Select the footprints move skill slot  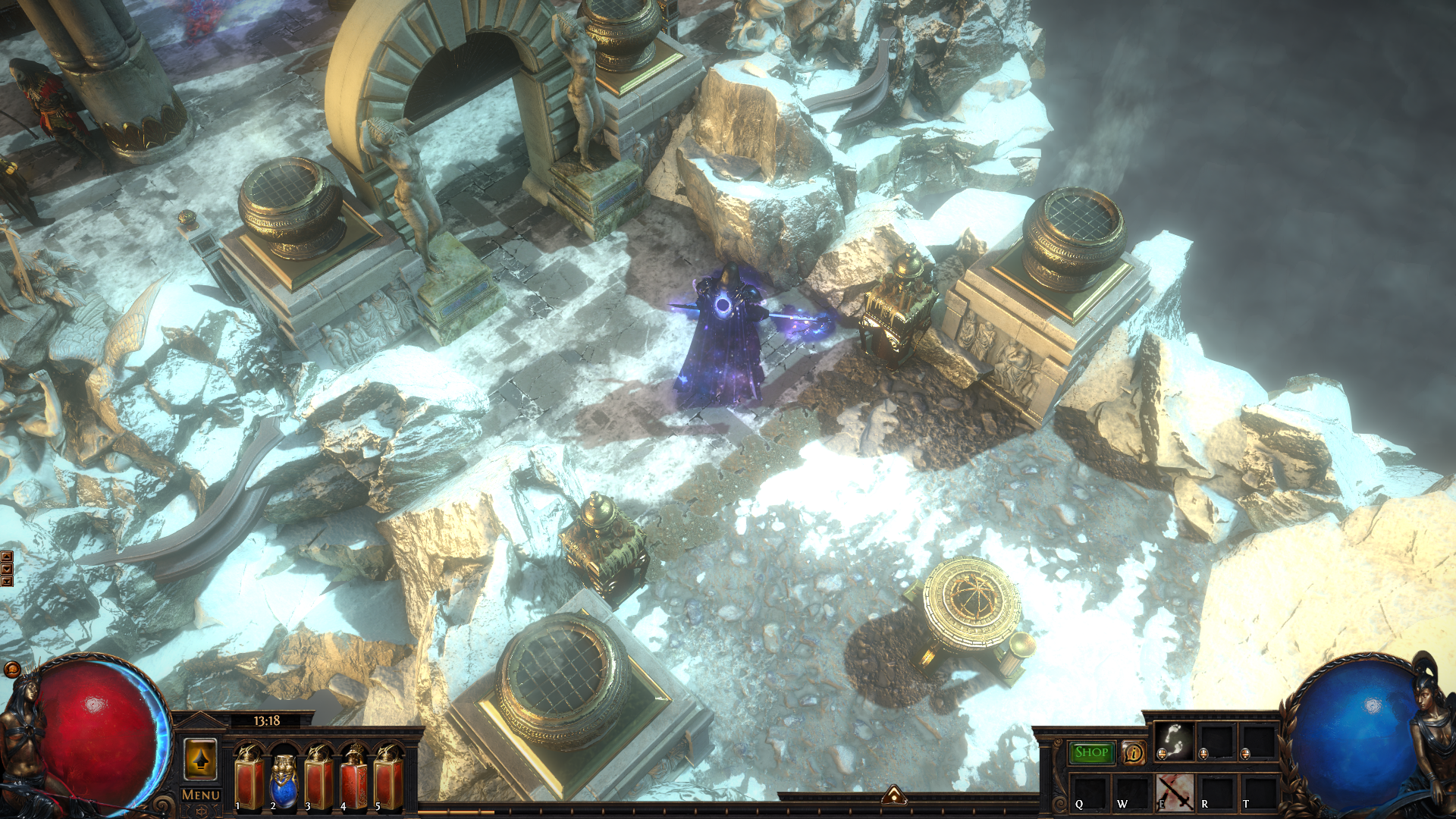click(x=1174, y=741)
